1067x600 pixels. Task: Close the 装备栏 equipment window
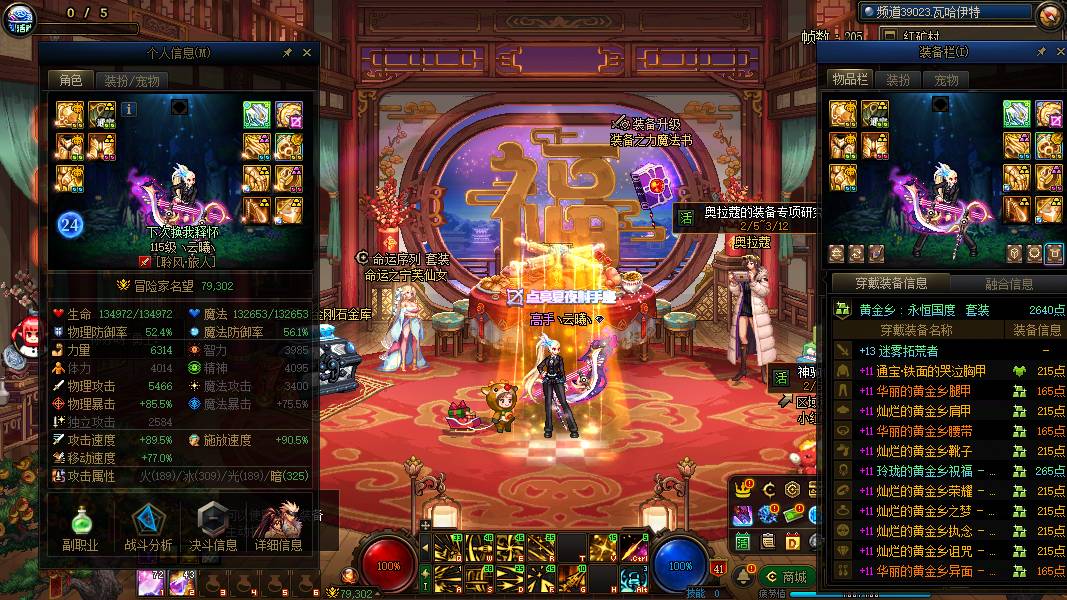(x=1058, y=51)
